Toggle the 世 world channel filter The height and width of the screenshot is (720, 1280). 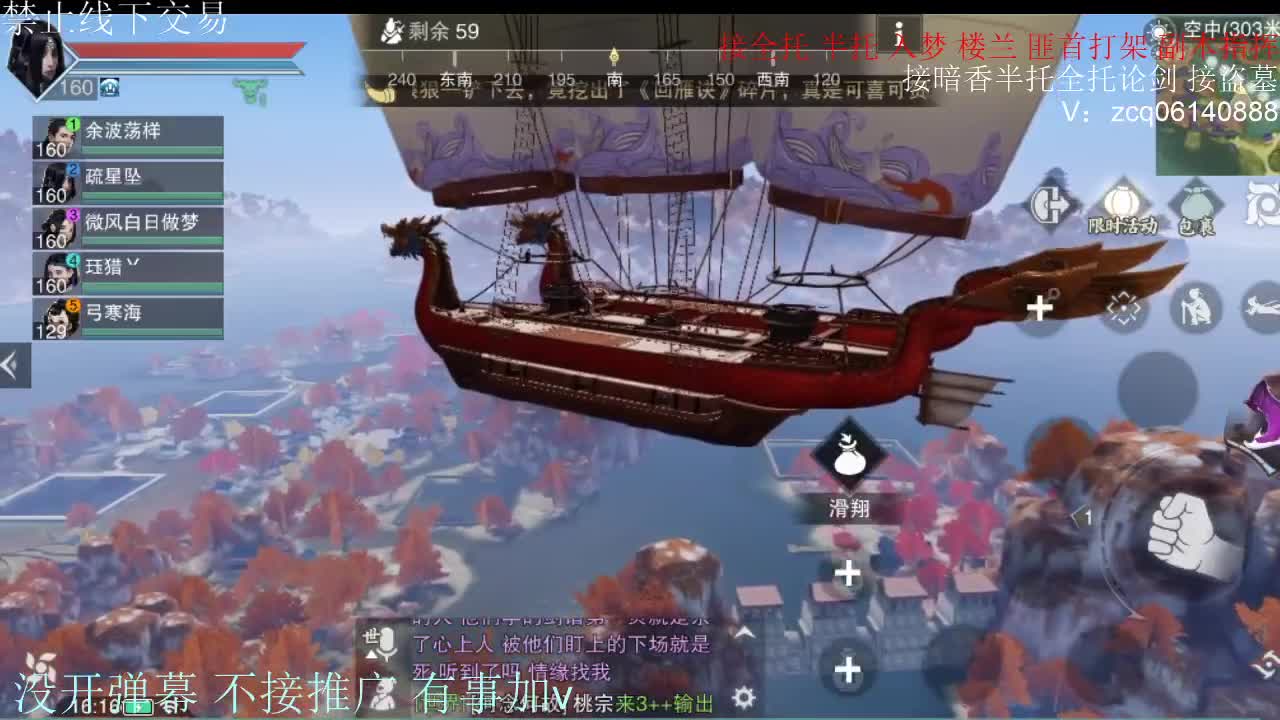(368, 634)
